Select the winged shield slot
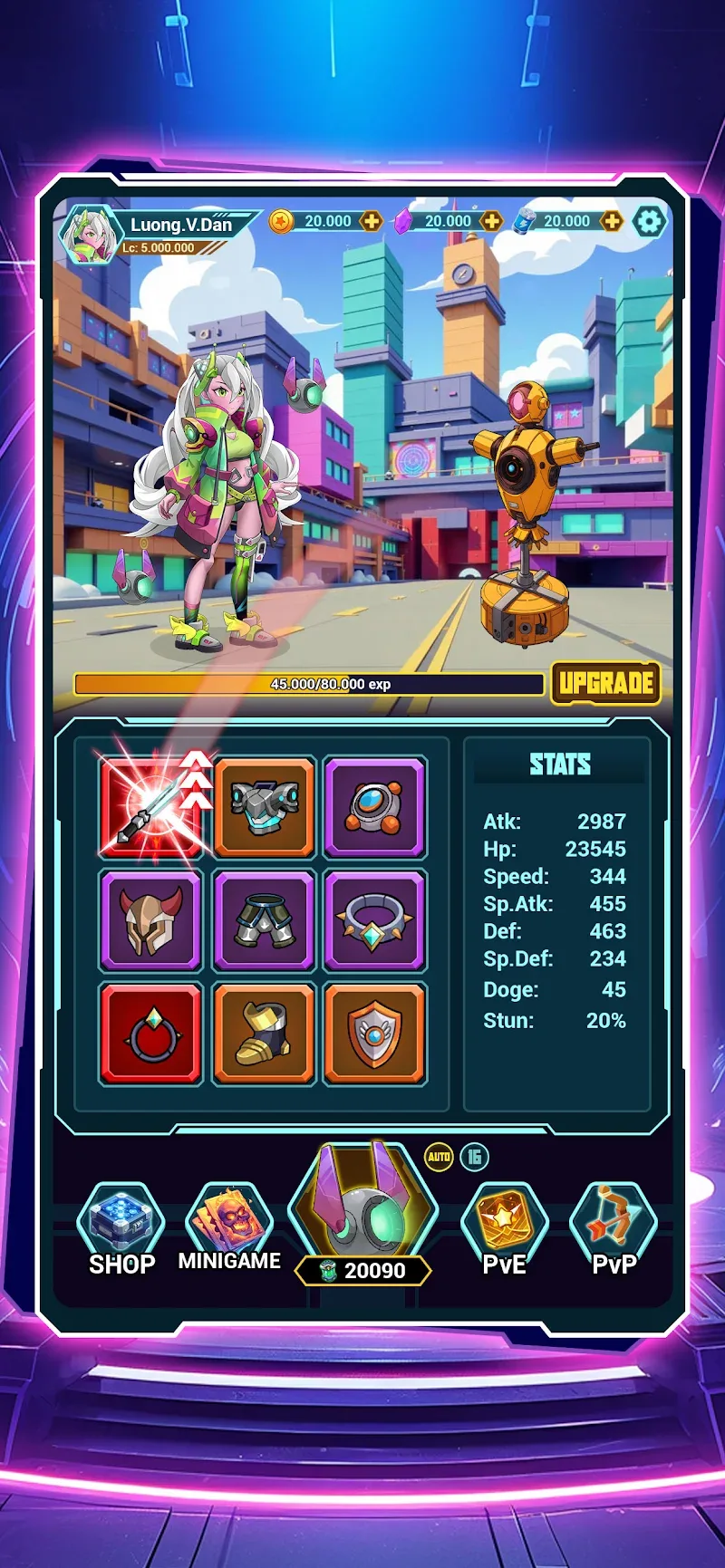Image resolution: width=725 pixels, height=1568 pixels. [x=374, y=1034]
